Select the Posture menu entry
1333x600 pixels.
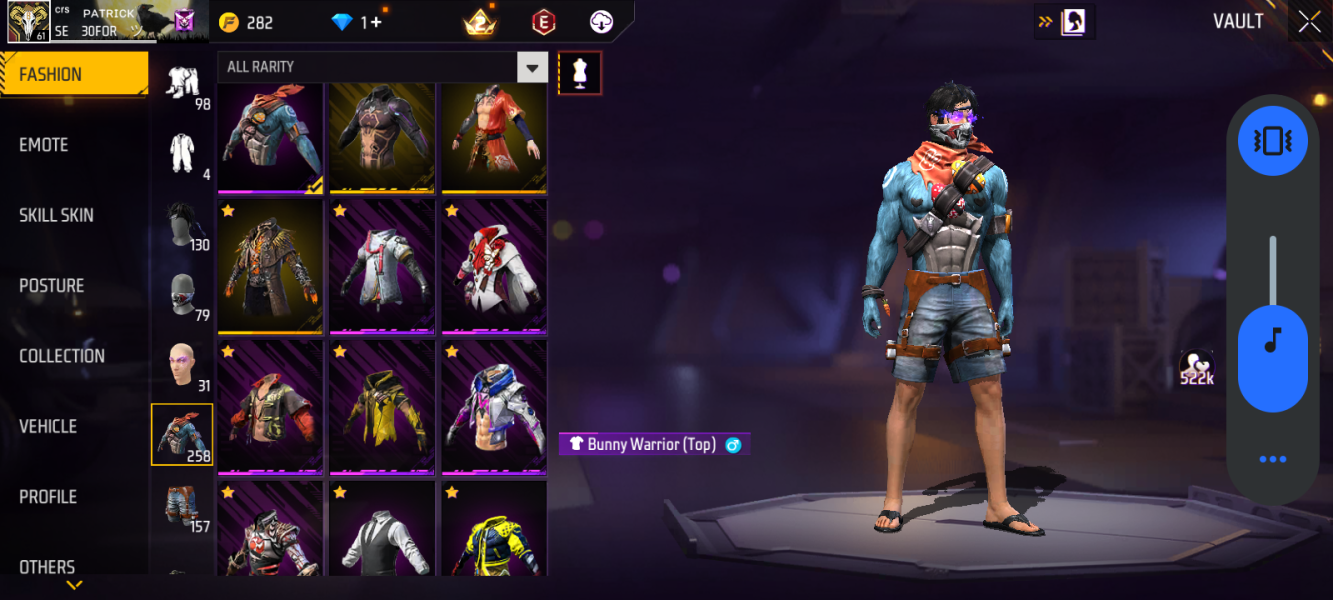coord(52,286)
